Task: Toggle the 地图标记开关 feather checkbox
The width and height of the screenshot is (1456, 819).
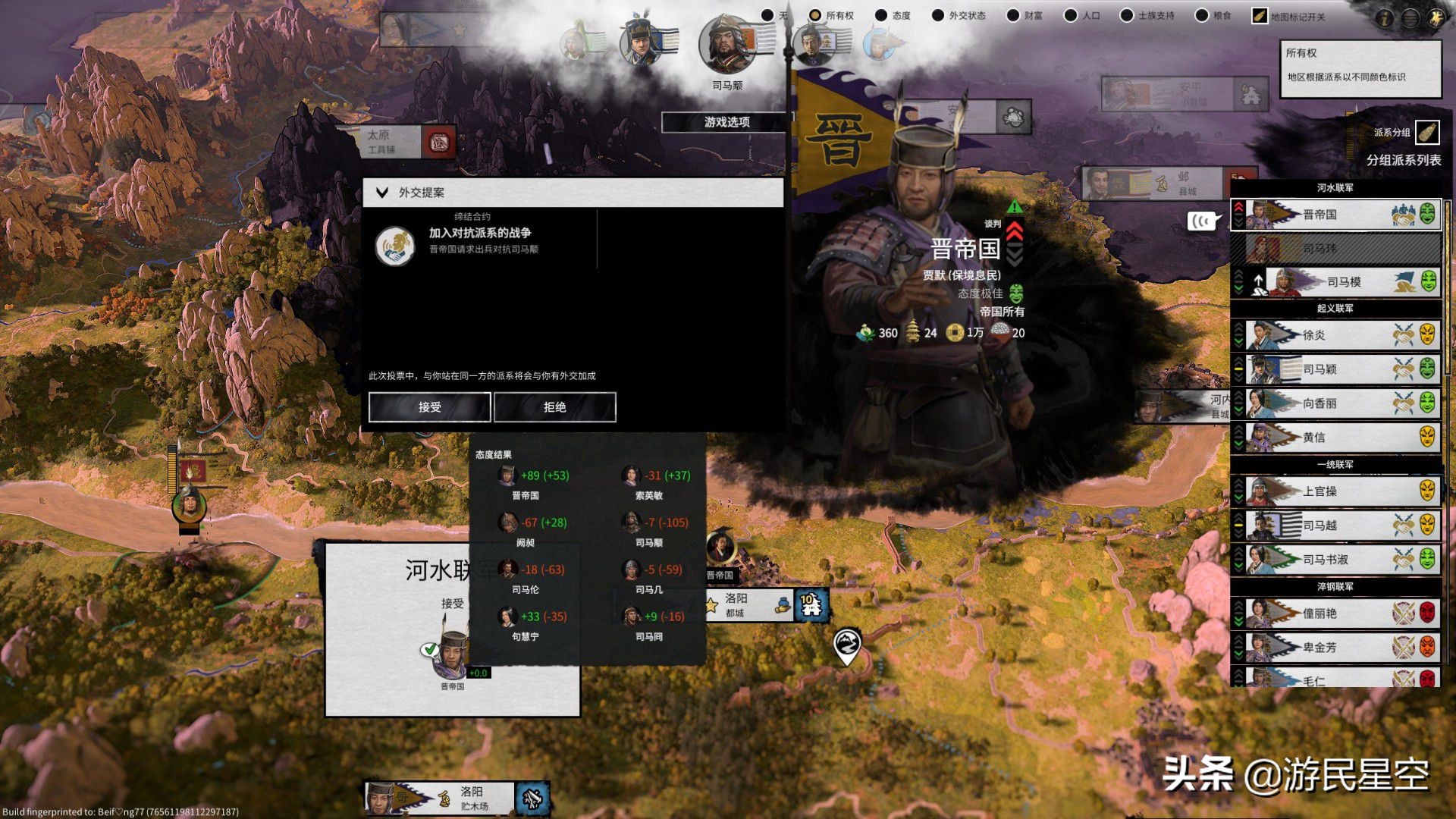Action: click(1260, 16)
